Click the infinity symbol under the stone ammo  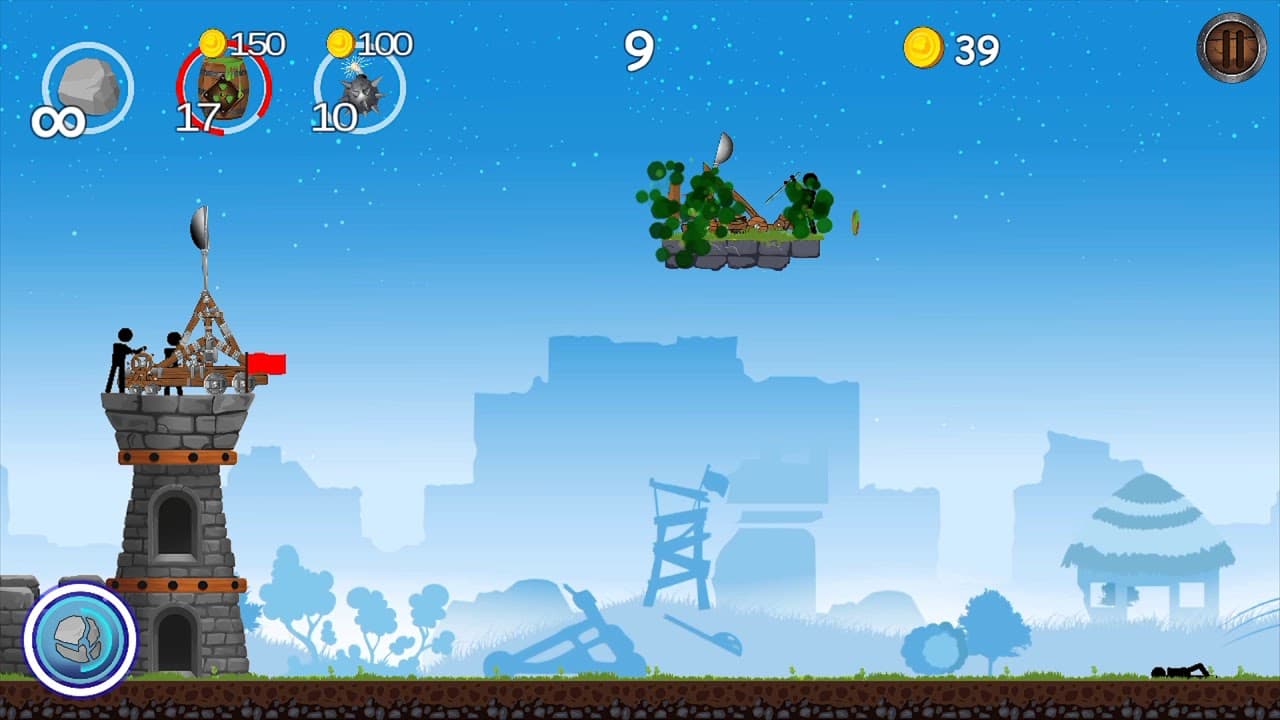coord(60,120)
